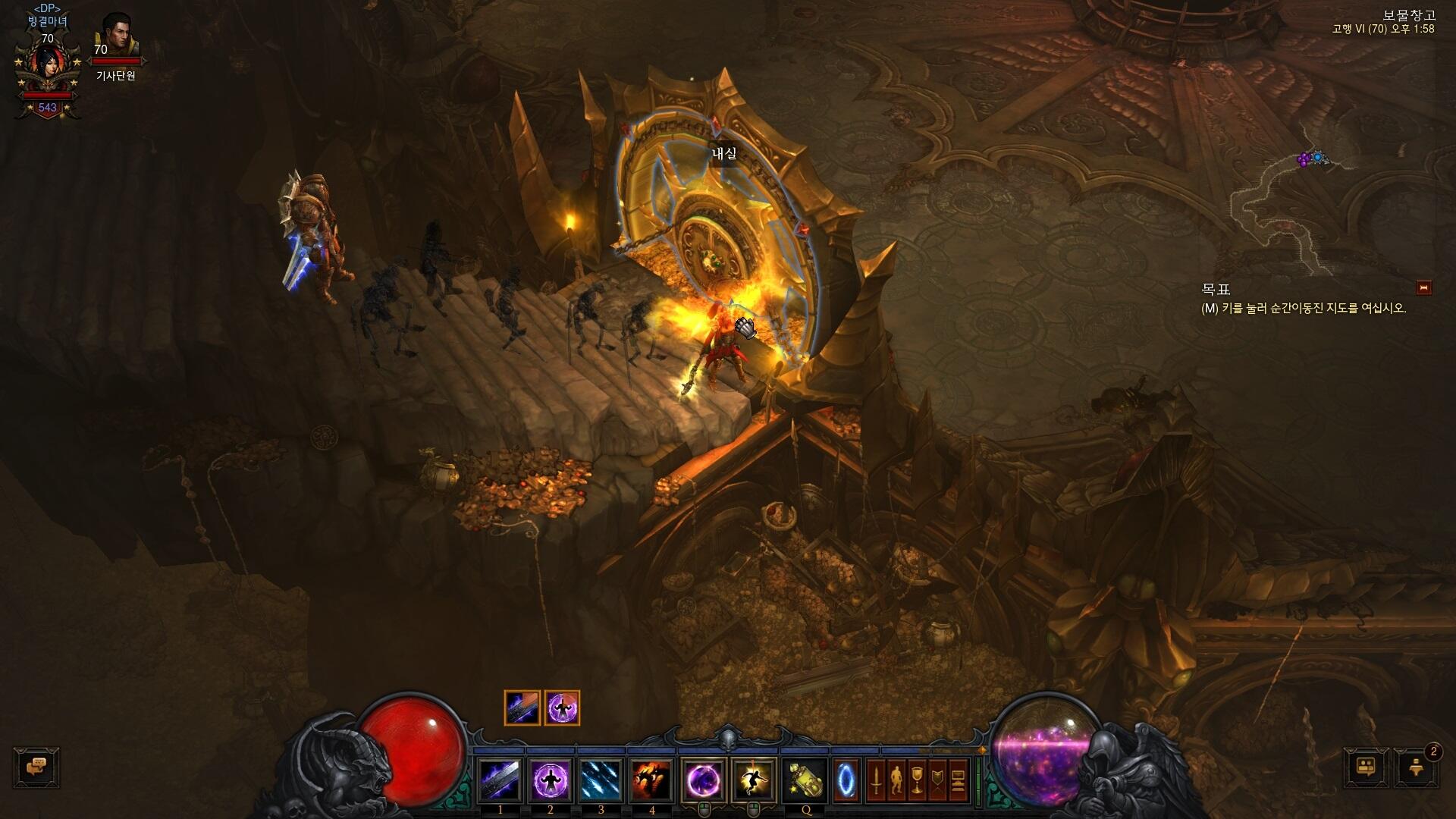Open the game menu computer icon
This screenshot has height=819, width=1456.
[959, 780]
